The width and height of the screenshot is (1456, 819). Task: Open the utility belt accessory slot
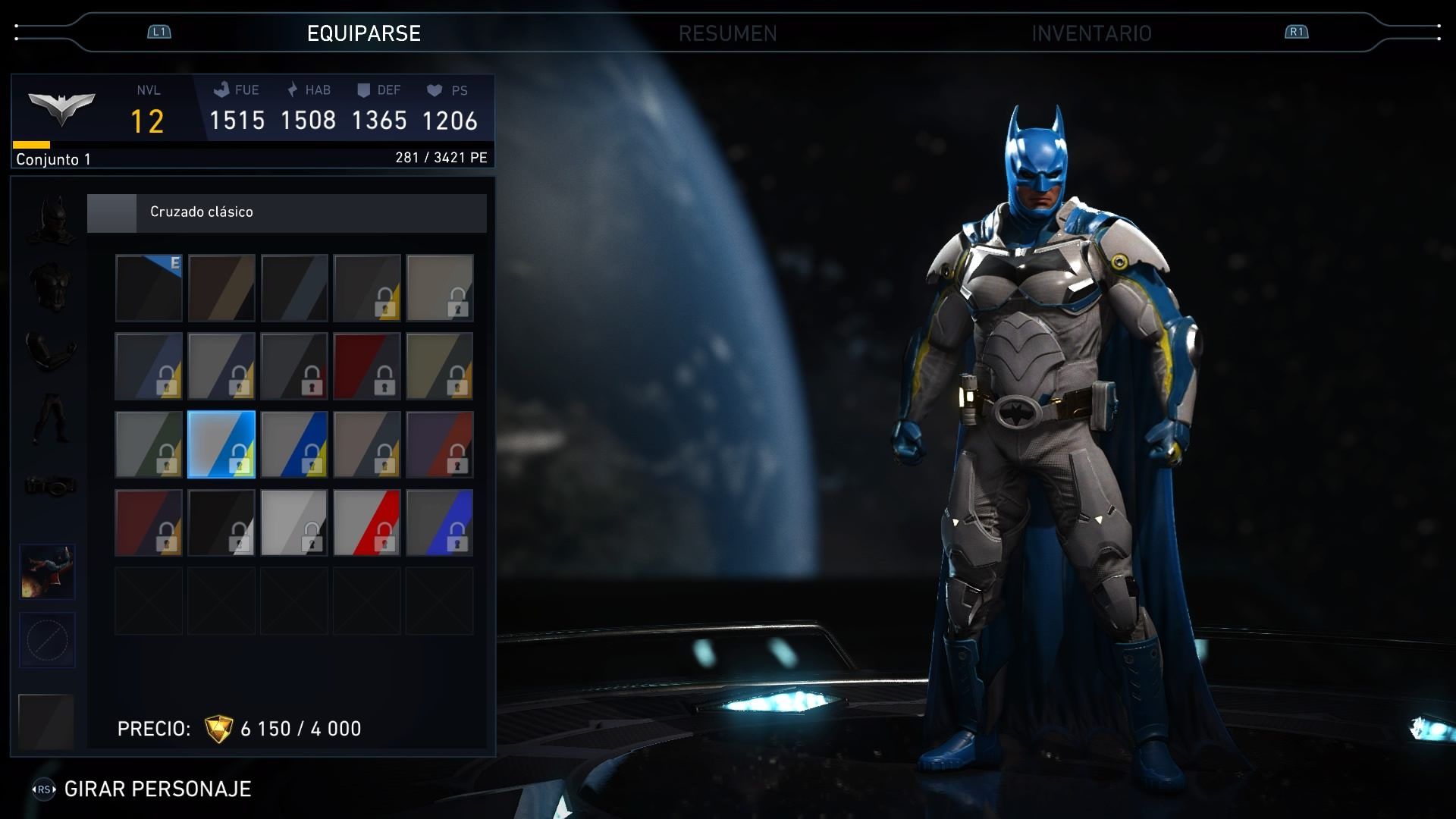(50, 484)
